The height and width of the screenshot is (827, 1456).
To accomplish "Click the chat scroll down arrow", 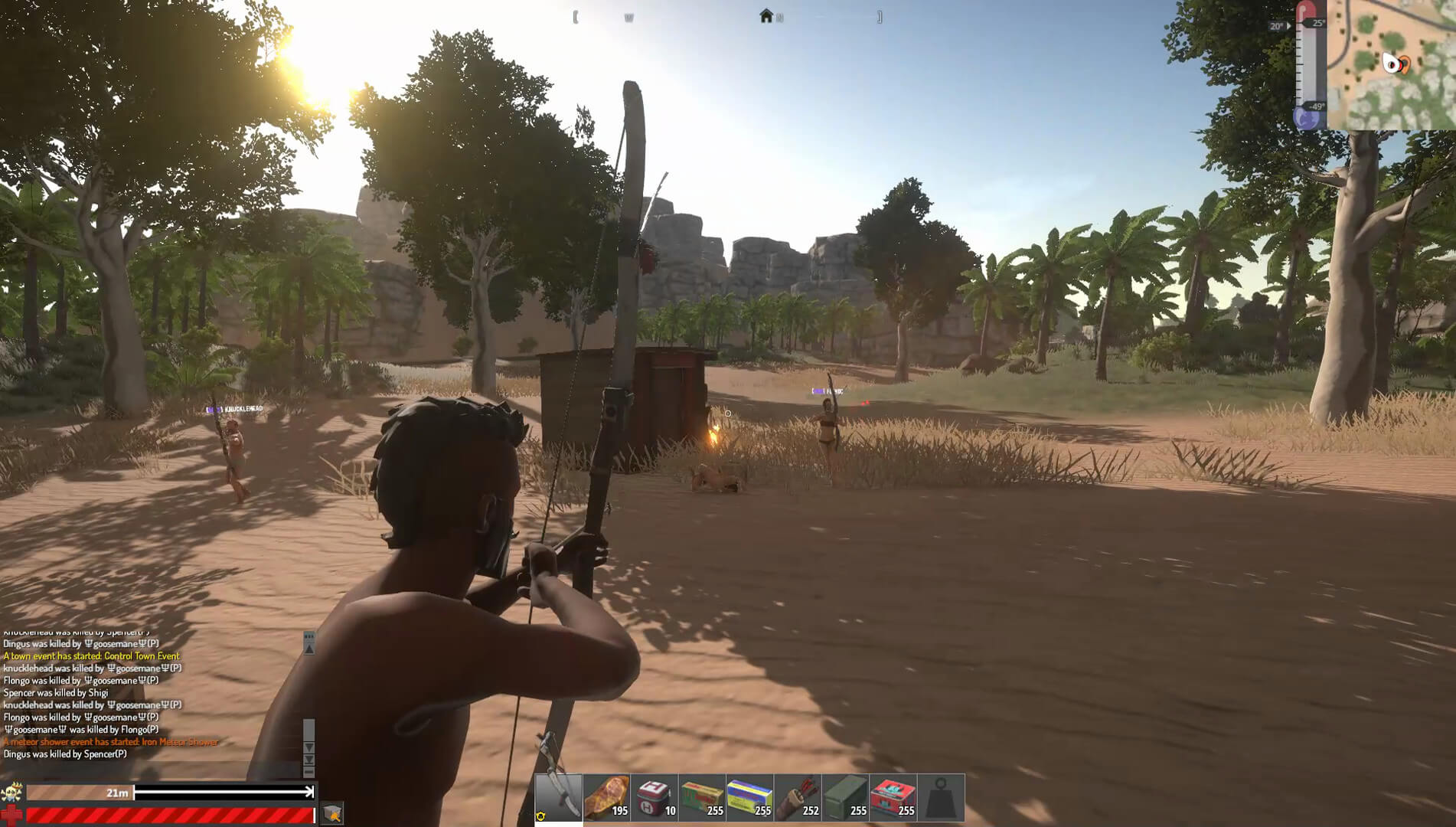I will (309, 747).
